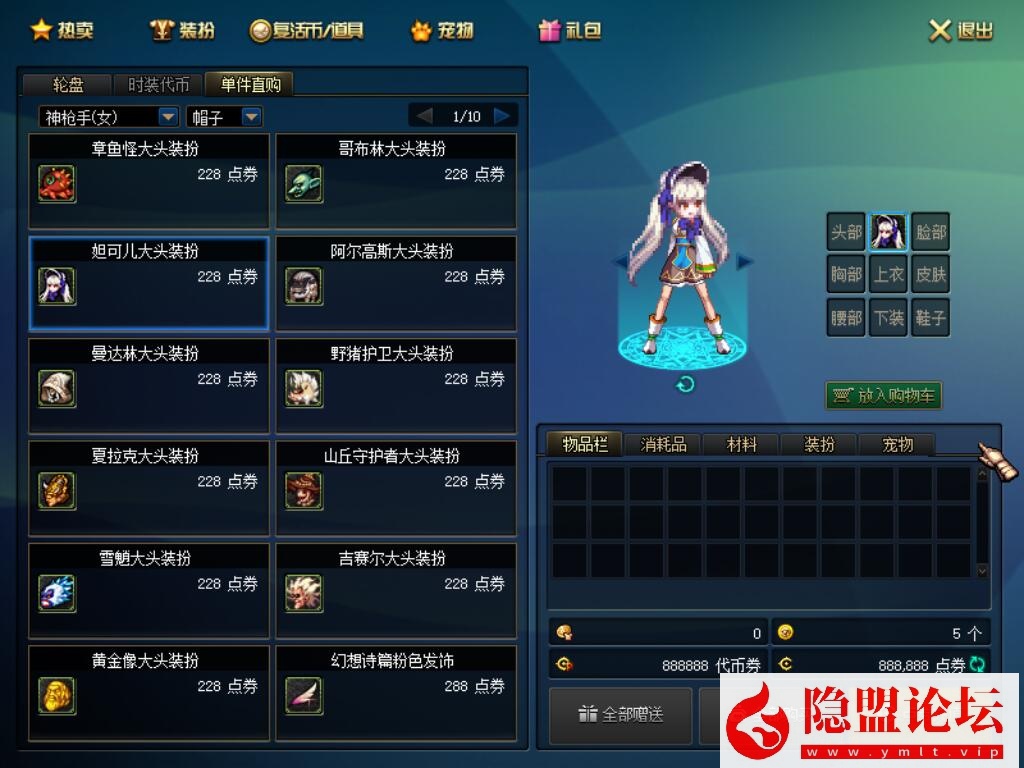The image size is (1024, 768).
Task: Switch to the 时装代币 tab
Action: 158,84
